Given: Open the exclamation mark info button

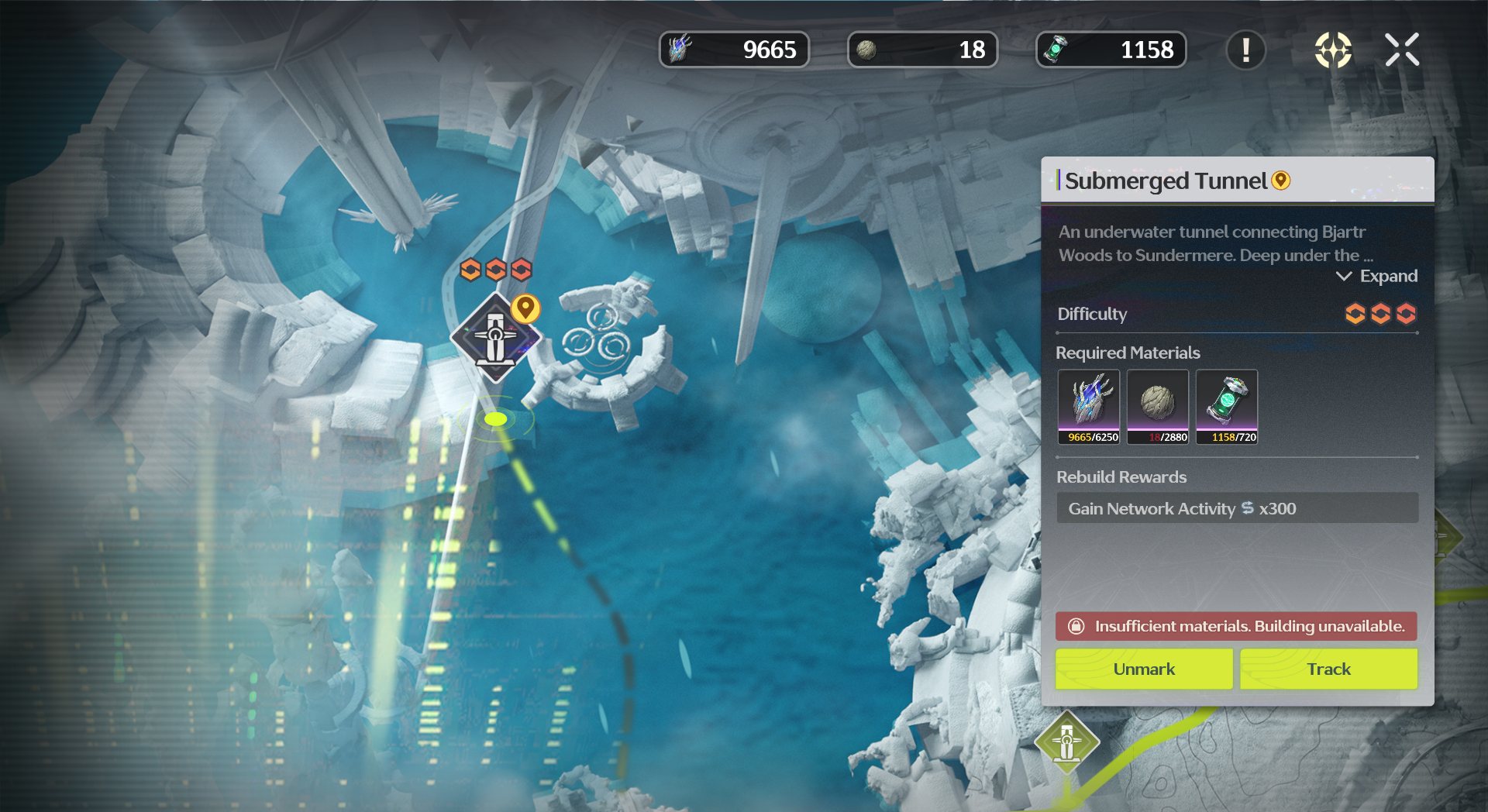Looking at the screenshot, I should pos(1245,50).
